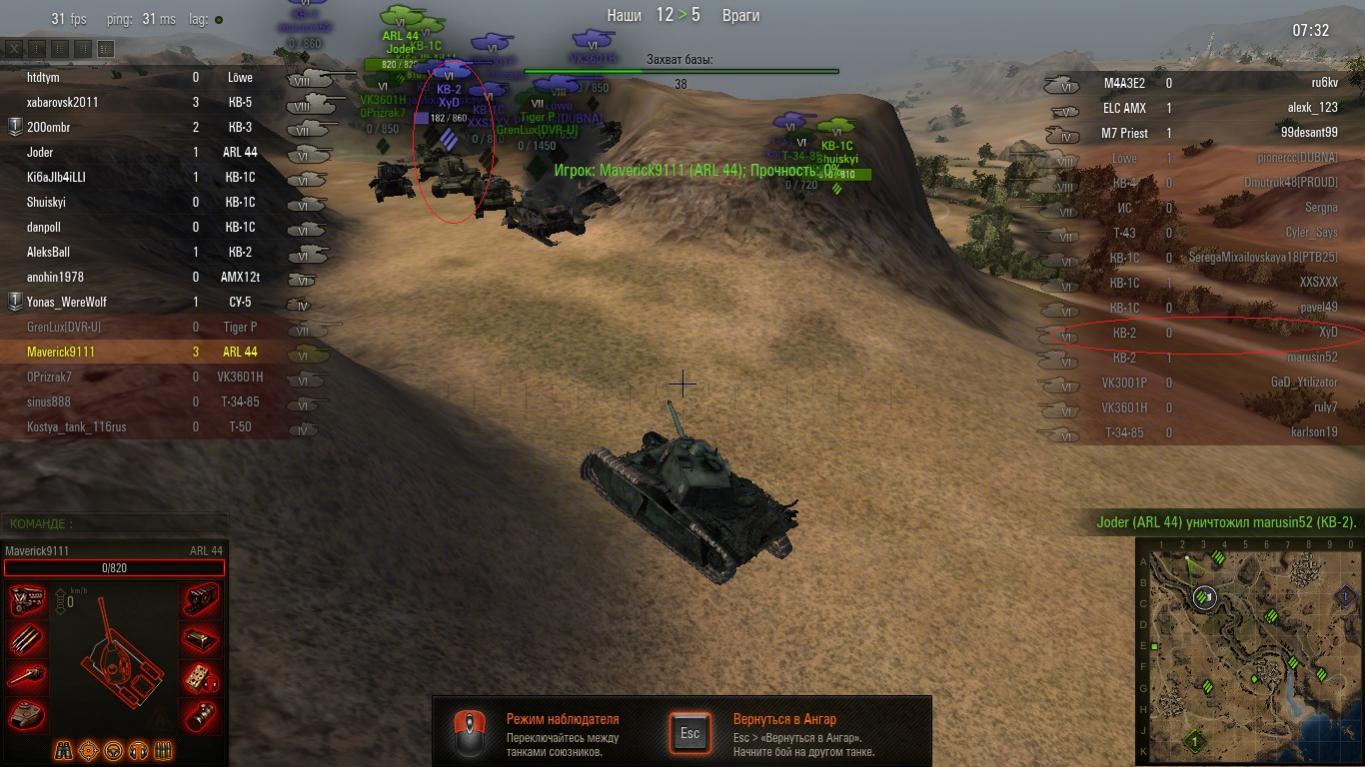Switch to the highlighted full panel mode button

(106, 48)
